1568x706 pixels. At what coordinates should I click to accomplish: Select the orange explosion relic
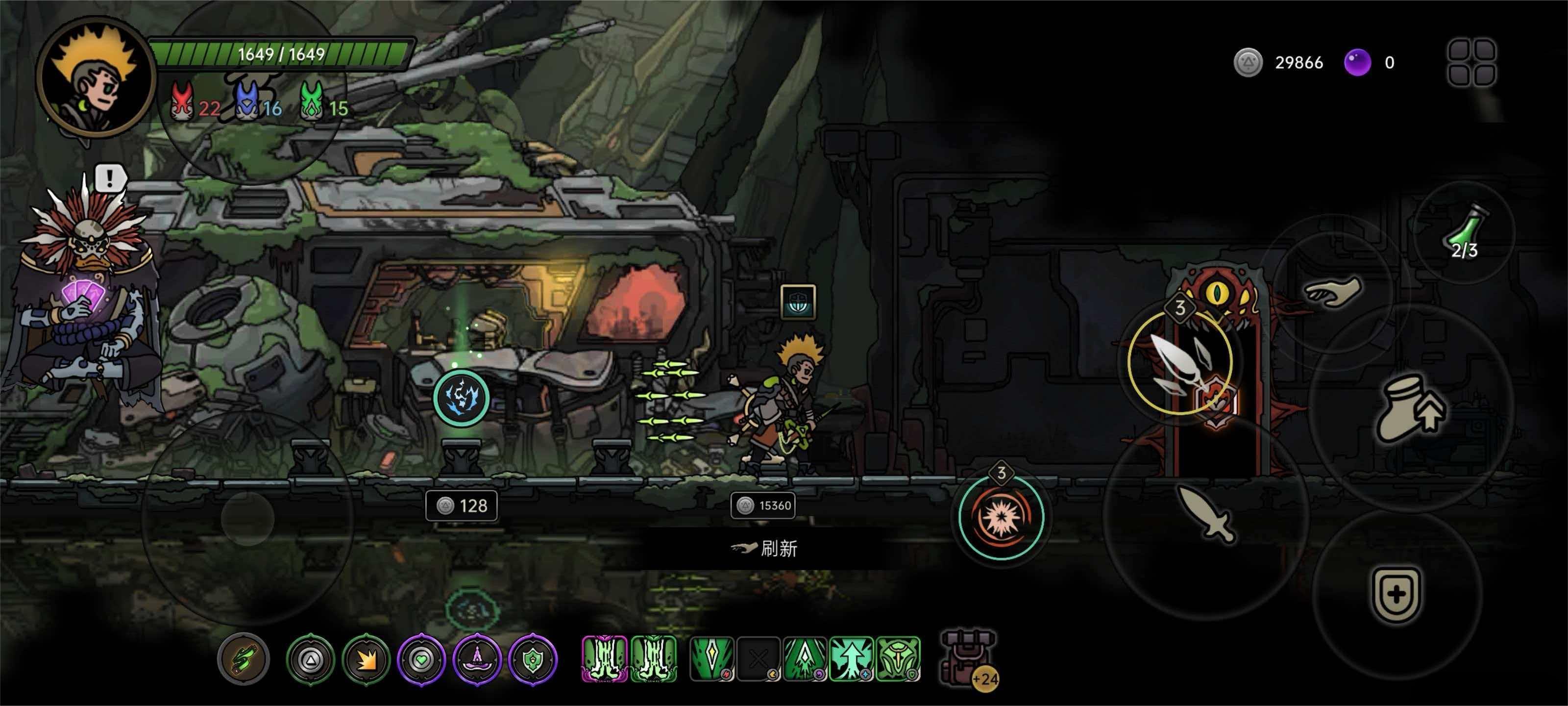point(366,659)
